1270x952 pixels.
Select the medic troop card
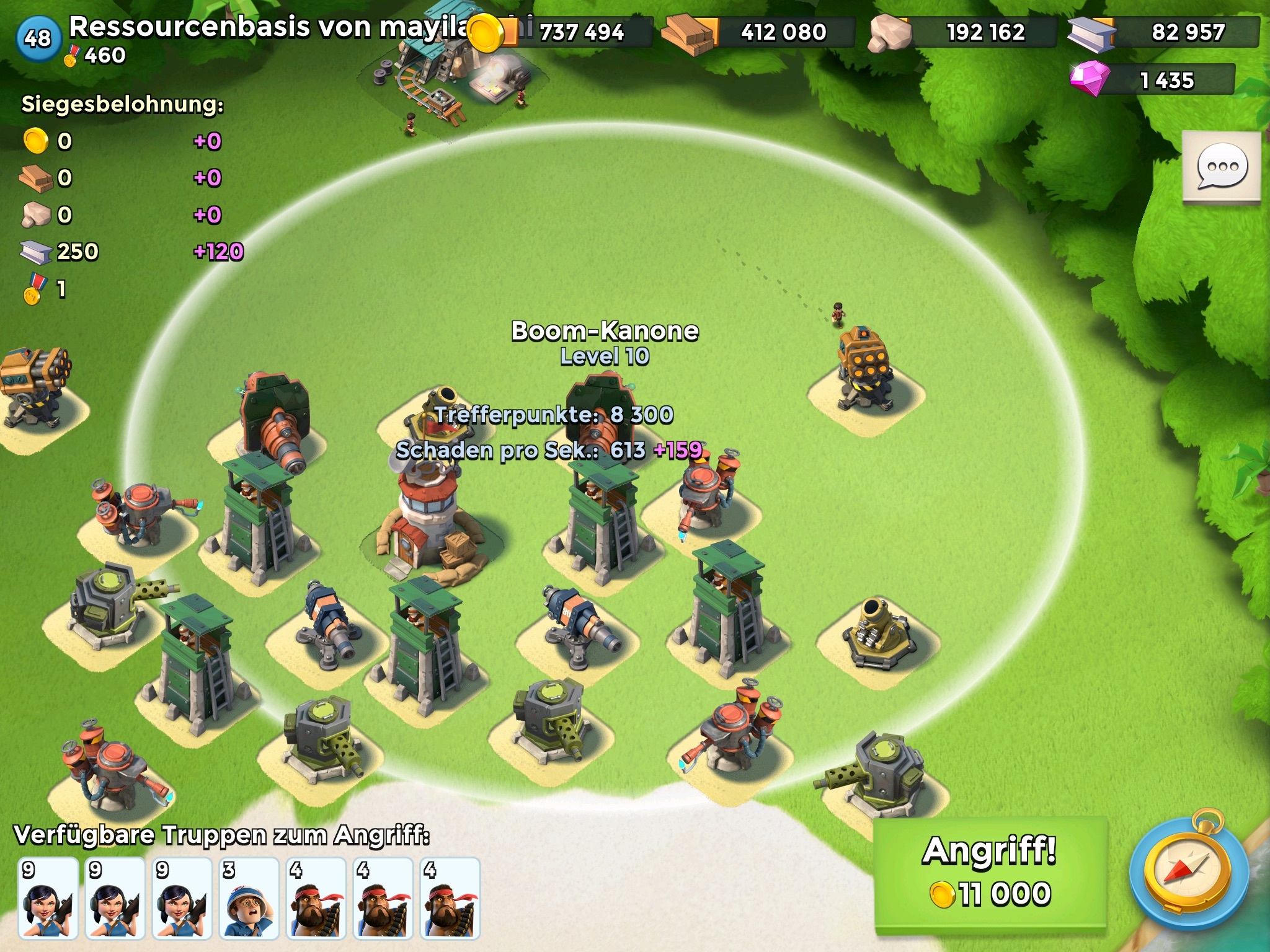click(249, 897)
